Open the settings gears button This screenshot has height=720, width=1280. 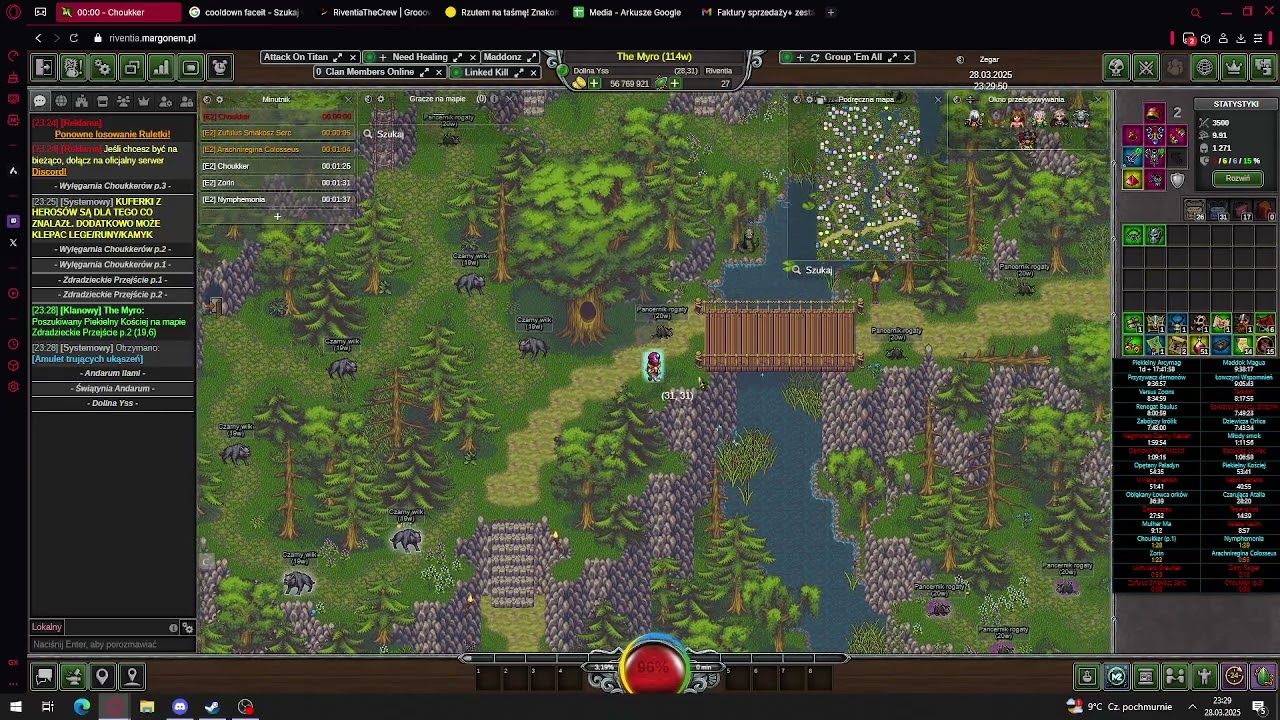(103, 67)
